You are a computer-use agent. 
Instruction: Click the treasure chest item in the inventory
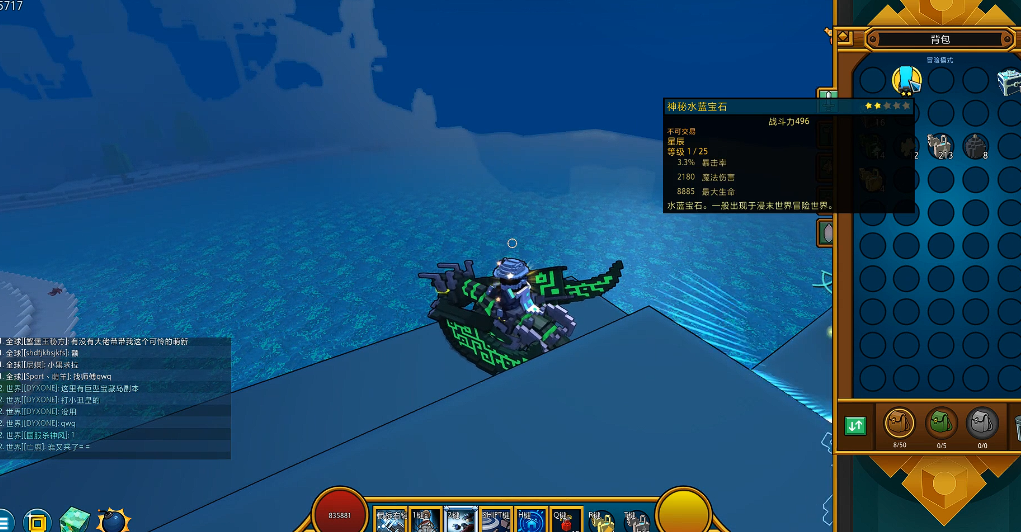pyautogui.click(x=1008, y=81)
